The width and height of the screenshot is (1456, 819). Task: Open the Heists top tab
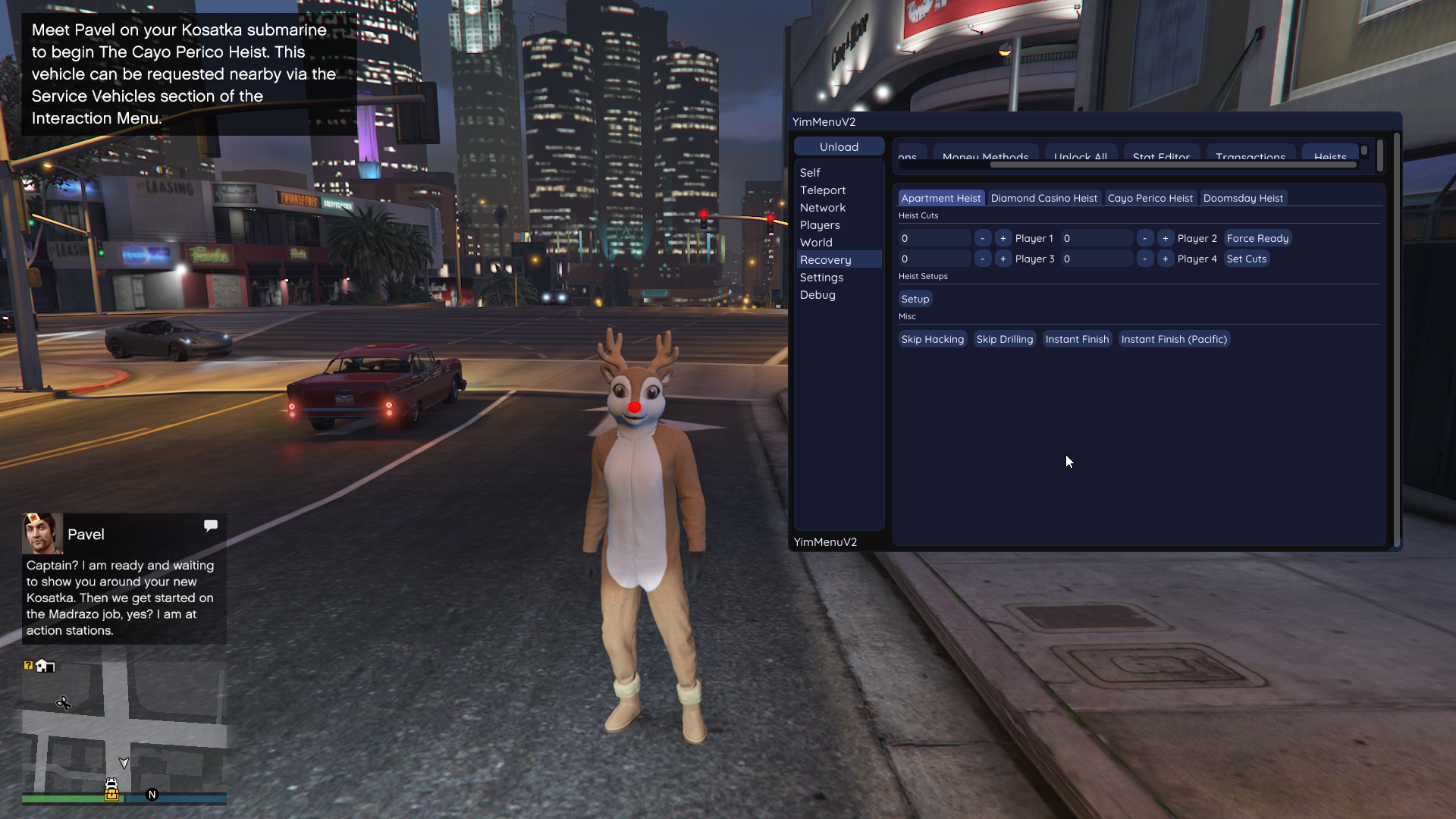(1330, 156)
